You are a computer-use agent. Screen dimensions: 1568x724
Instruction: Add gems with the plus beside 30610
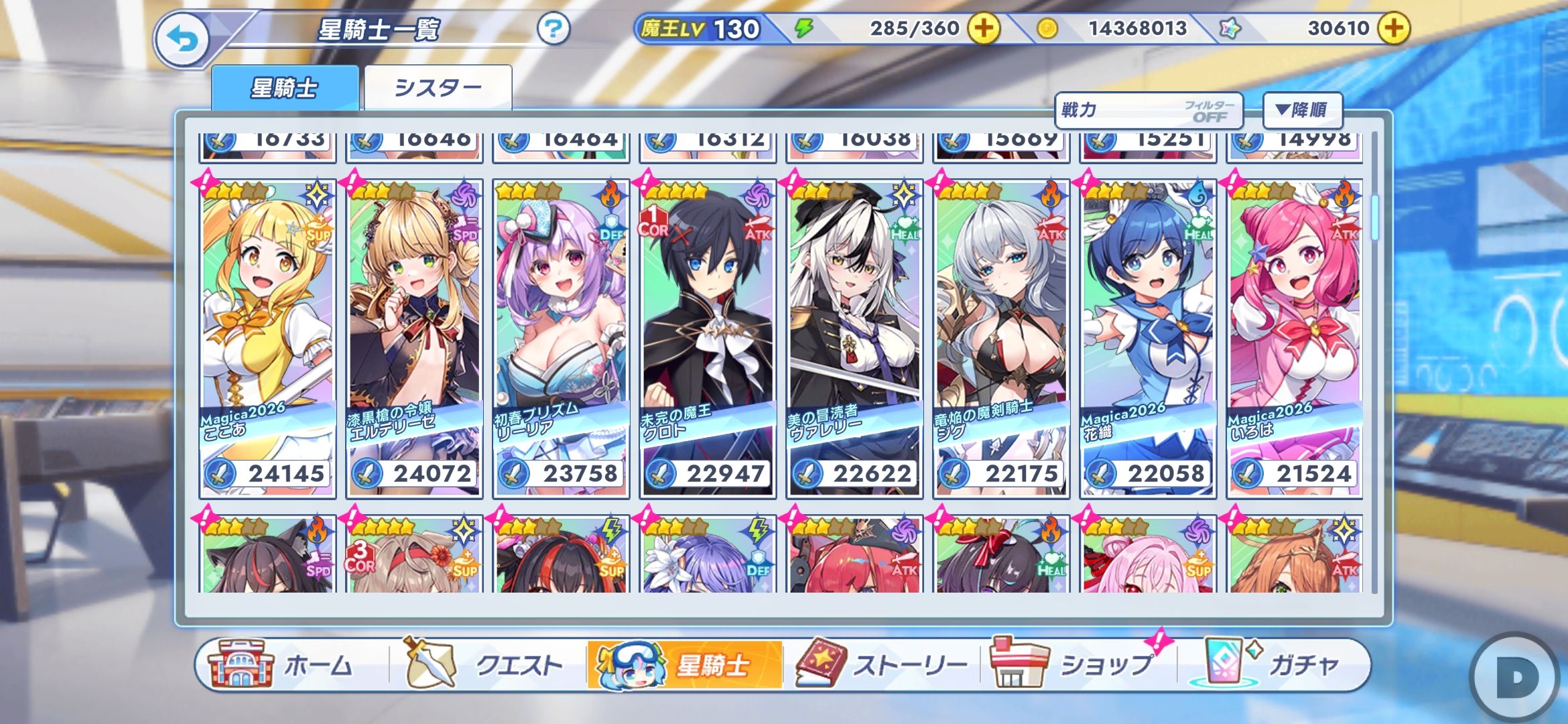click(1393, 28)
